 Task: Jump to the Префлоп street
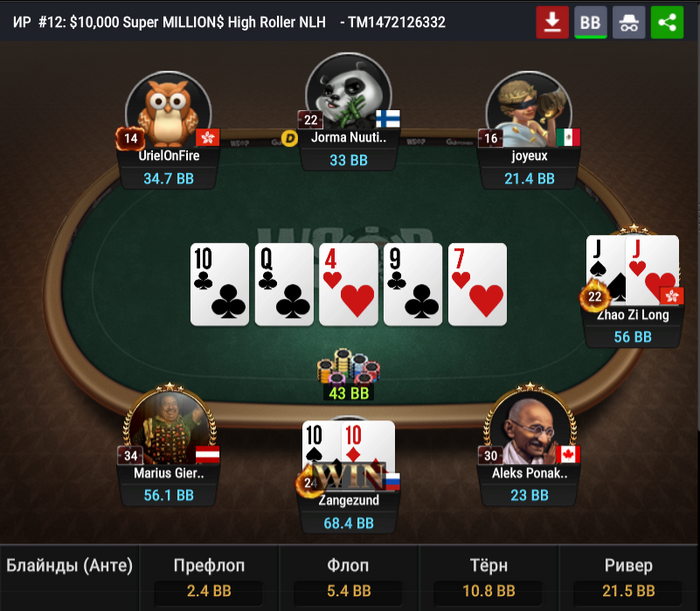[209, 578]
